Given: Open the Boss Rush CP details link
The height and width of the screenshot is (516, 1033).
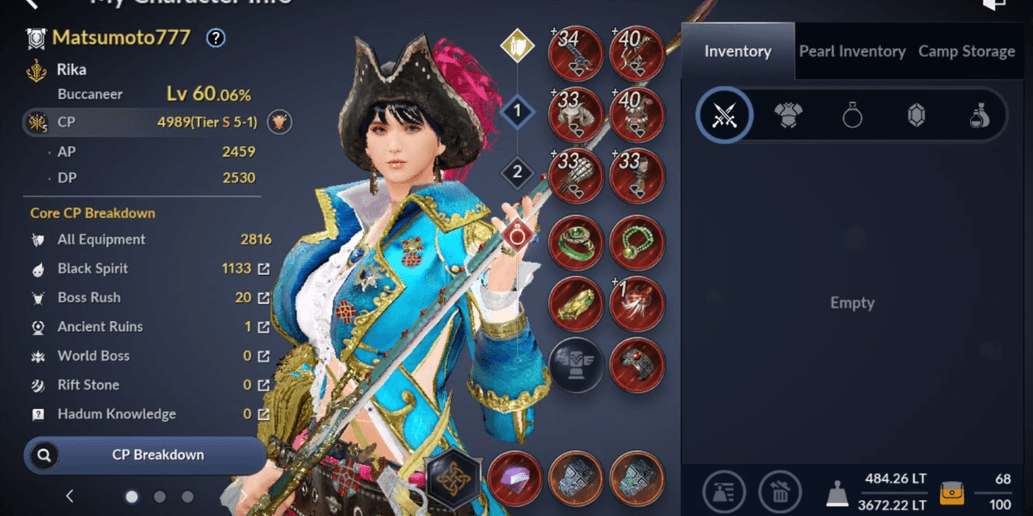Looking at the screenshot, I should click(264, 298).
